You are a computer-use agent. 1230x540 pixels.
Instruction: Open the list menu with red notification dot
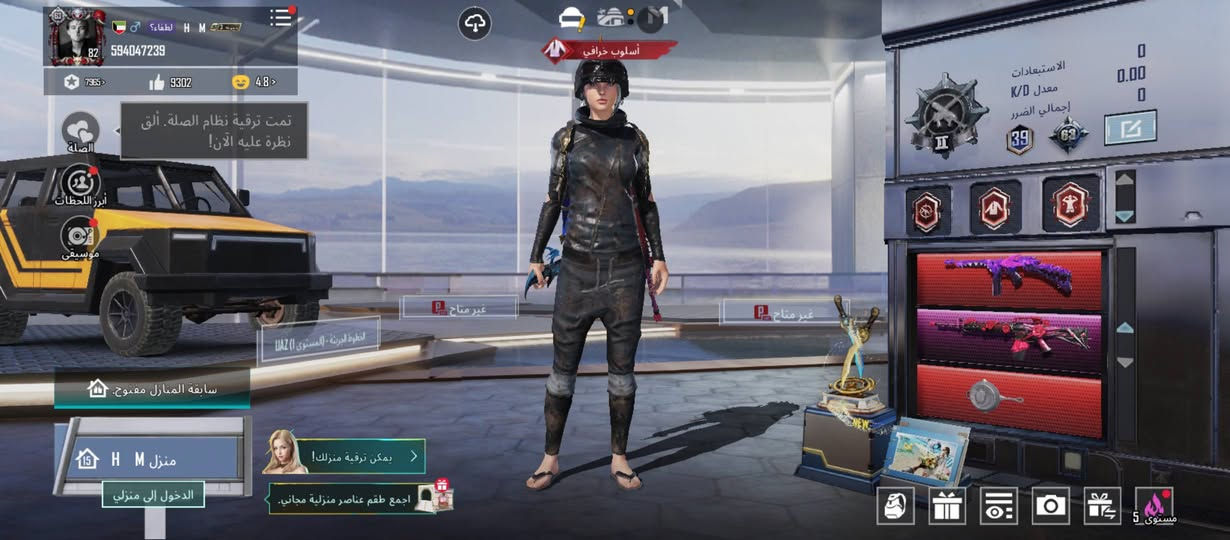281,17
